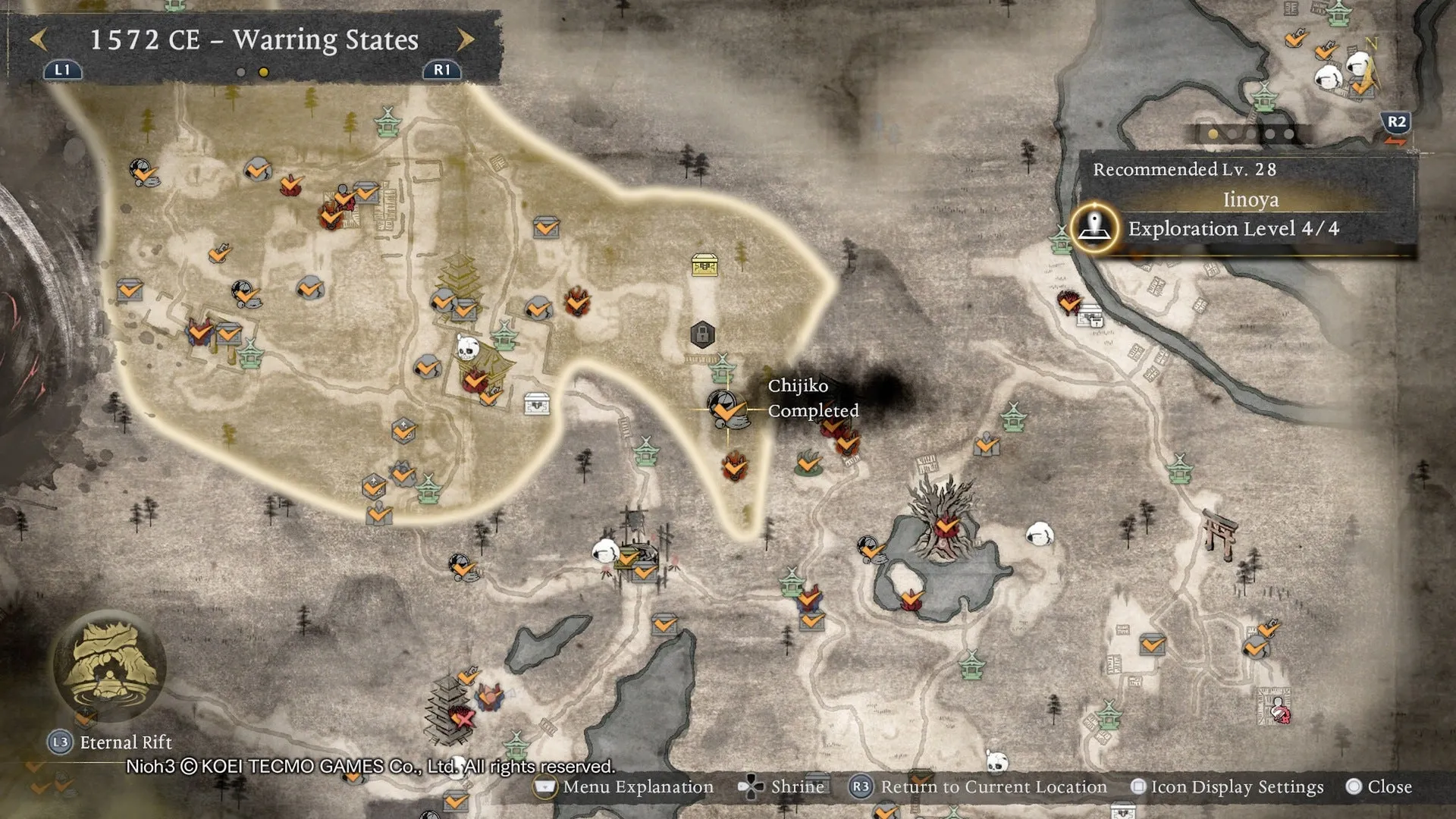
Task: Advance to the next era with right arrow
Action: coord(466,39)
